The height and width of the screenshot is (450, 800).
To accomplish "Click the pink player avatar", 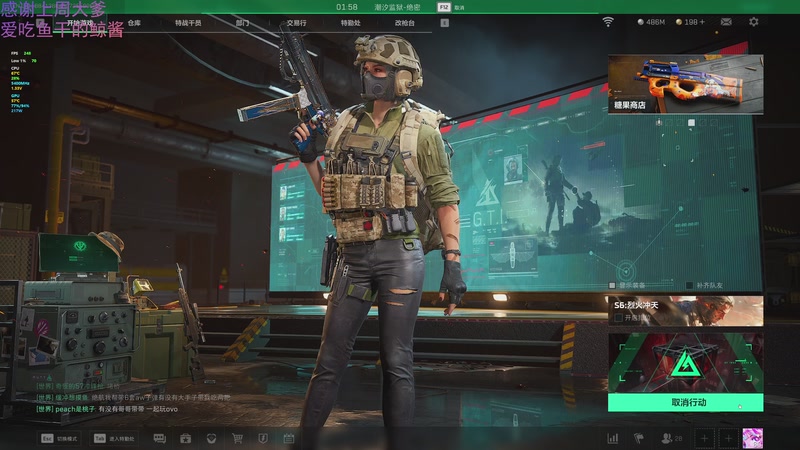I will pos(752,438).
